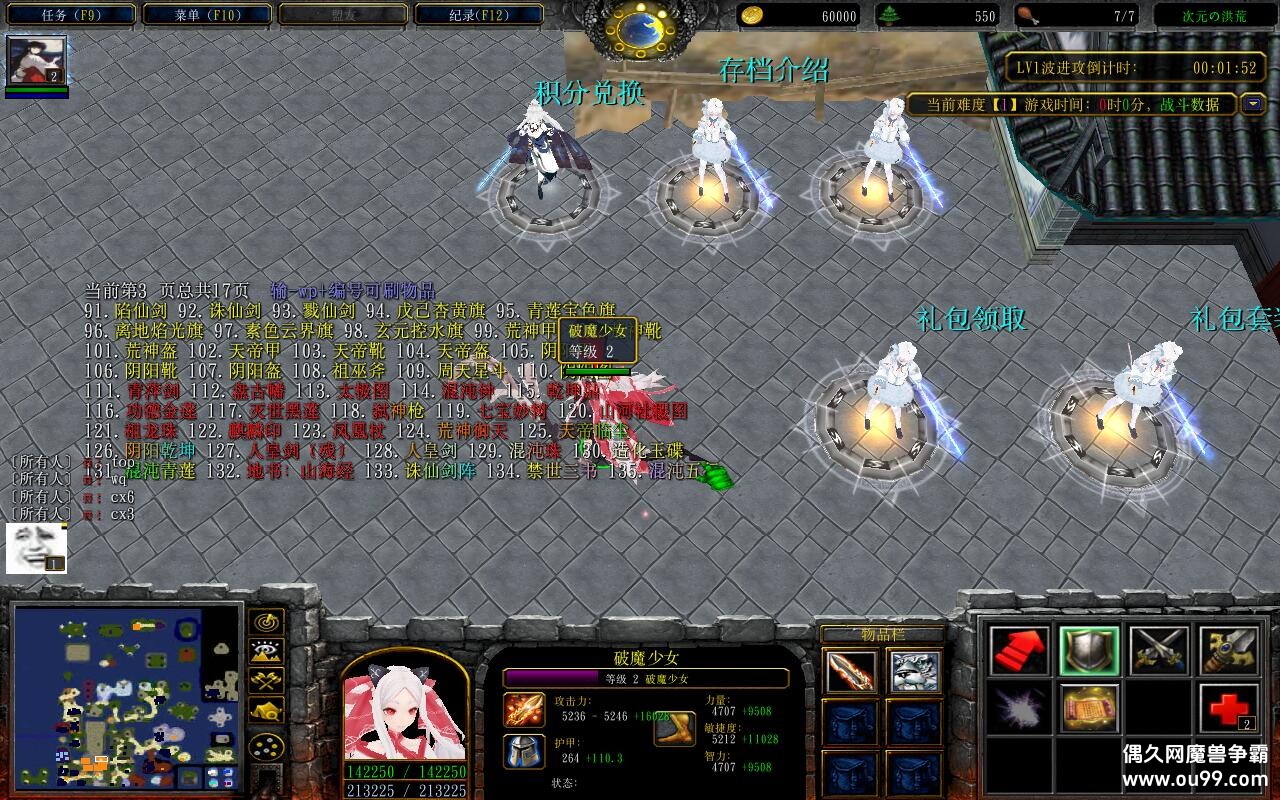1280x800 pixels.
Task: Click the minimap ping signal icon
Action: coord(266,622)
